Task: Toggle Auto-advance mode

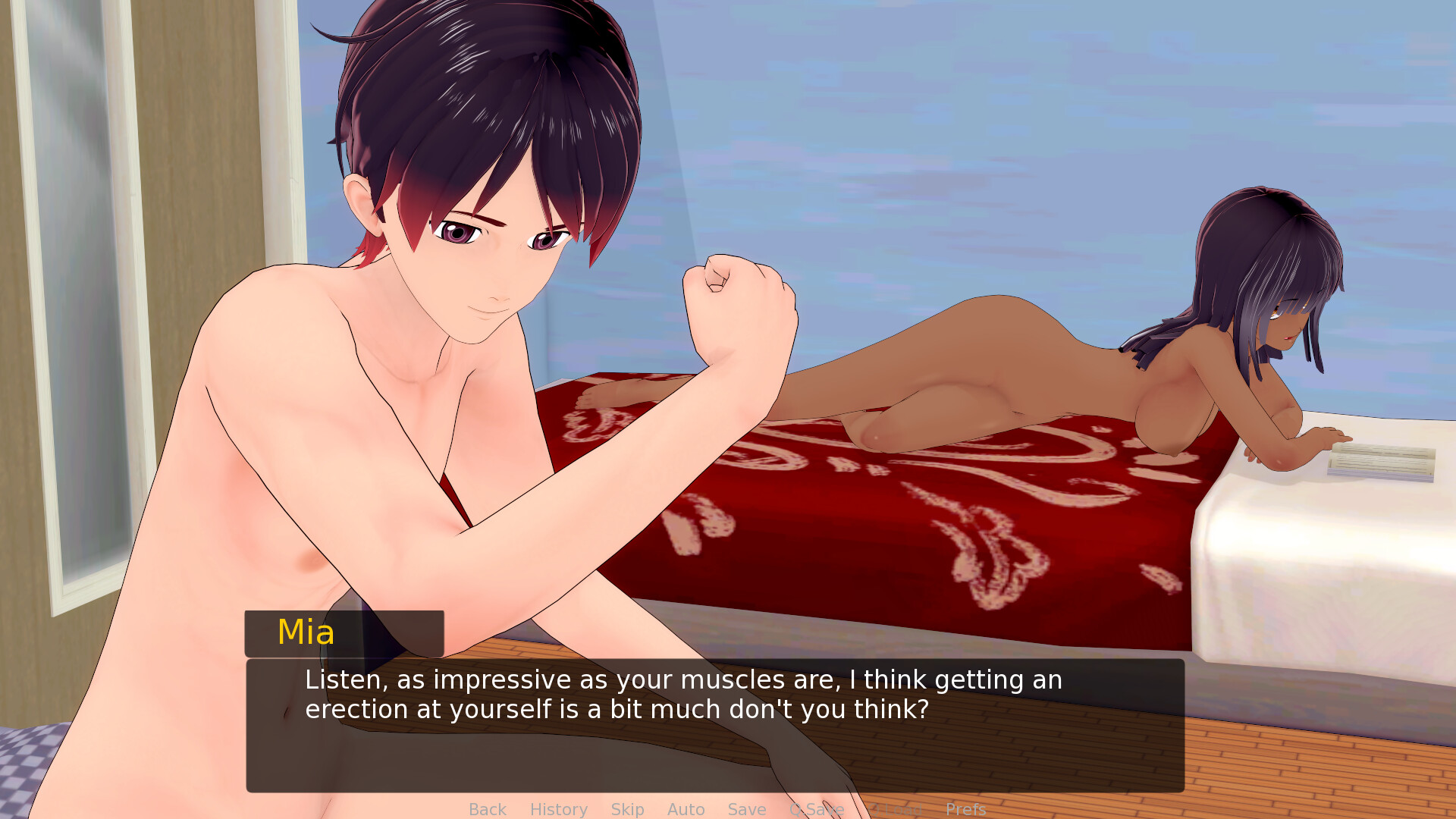Action: 686,809
